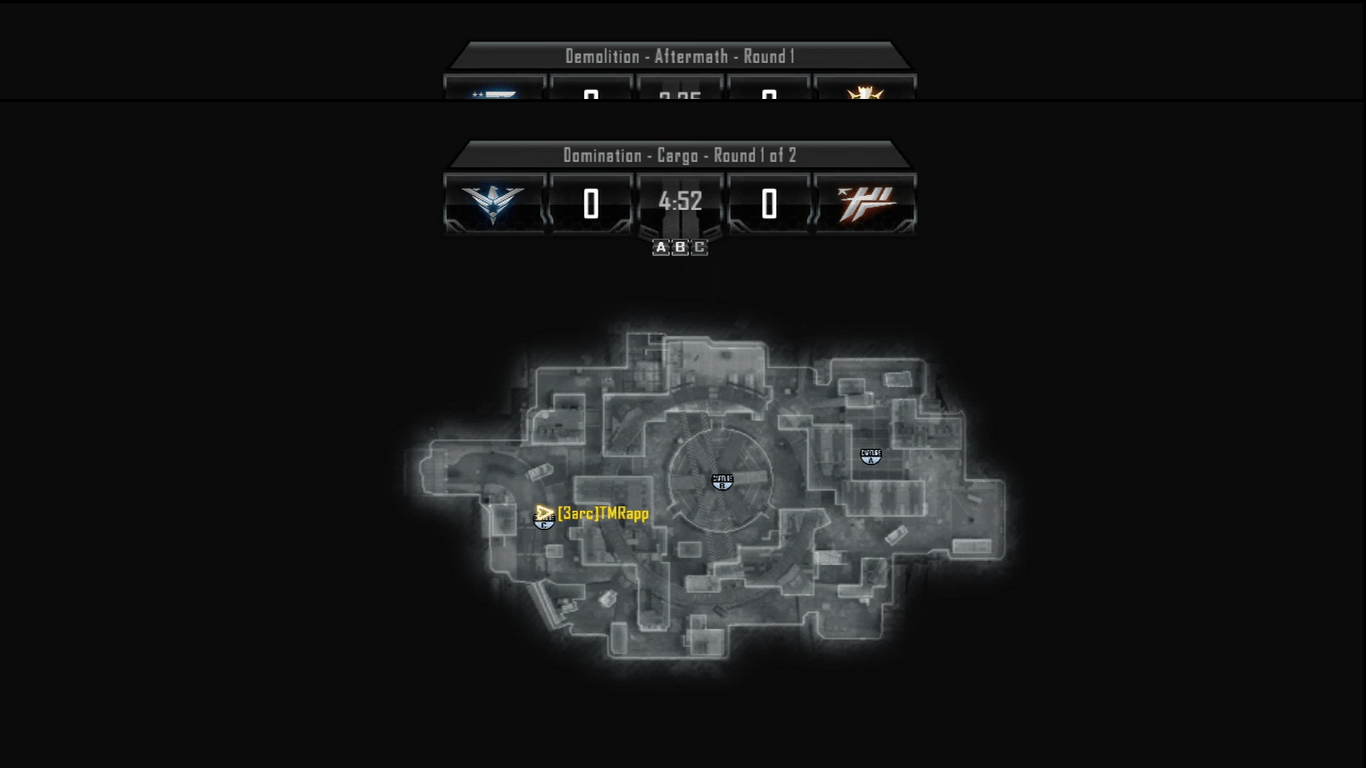
Task: Select the capture point A flag on the map
Action: 869,457
